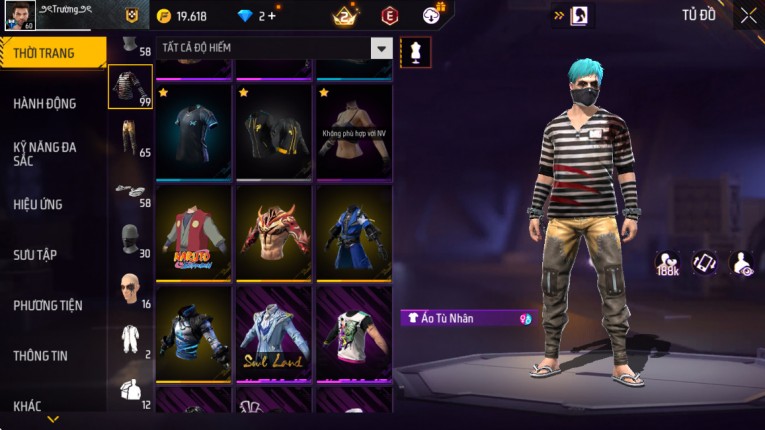This screenshot has width=765, height=430.
Task: Go to the Hiệu Ứng section
Action: [x=38, y=204]
